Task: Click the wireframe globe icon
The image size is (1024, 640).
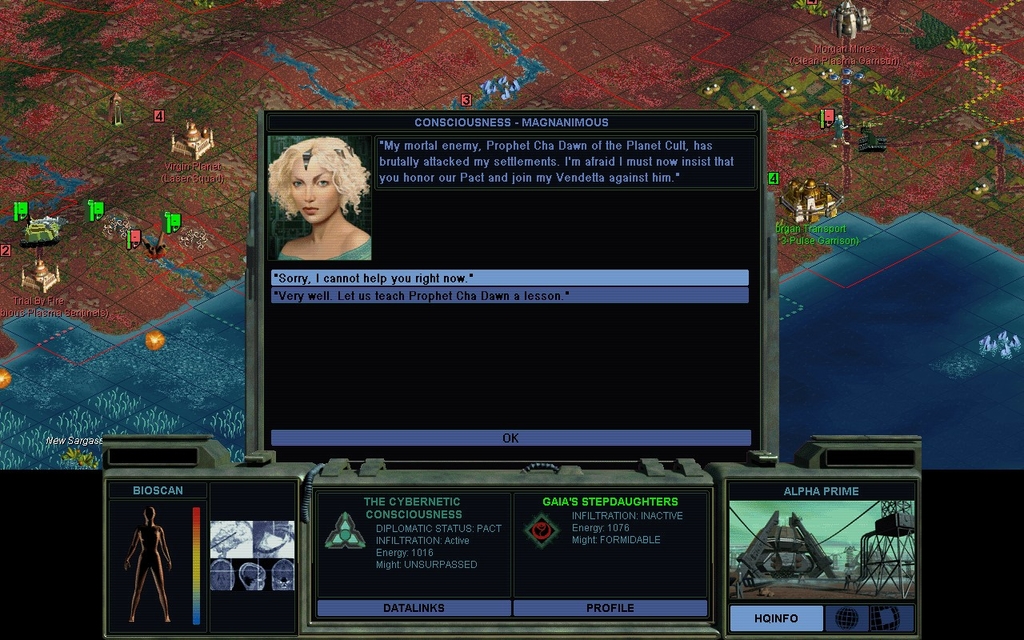Action: (846, 618)
